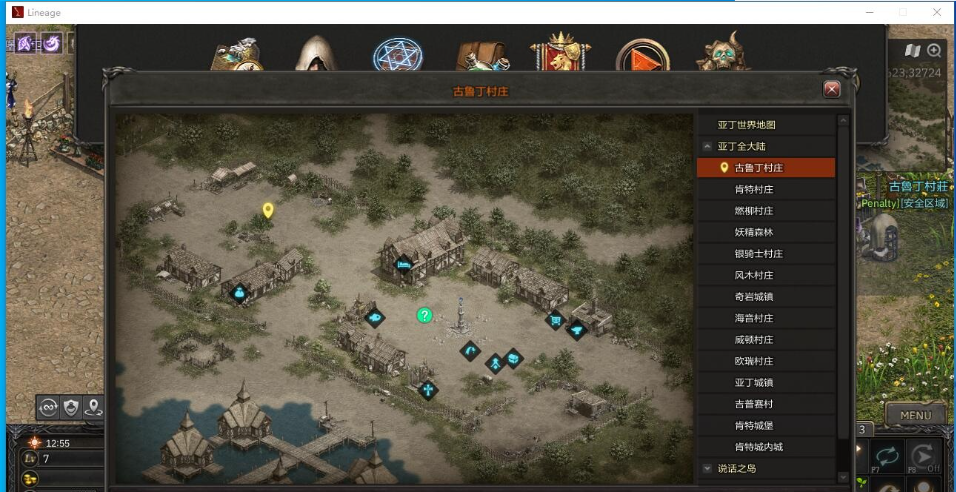Switch the map to 银骑士村庄
Viewport: 956px width, 492px height.
[758, 254]
